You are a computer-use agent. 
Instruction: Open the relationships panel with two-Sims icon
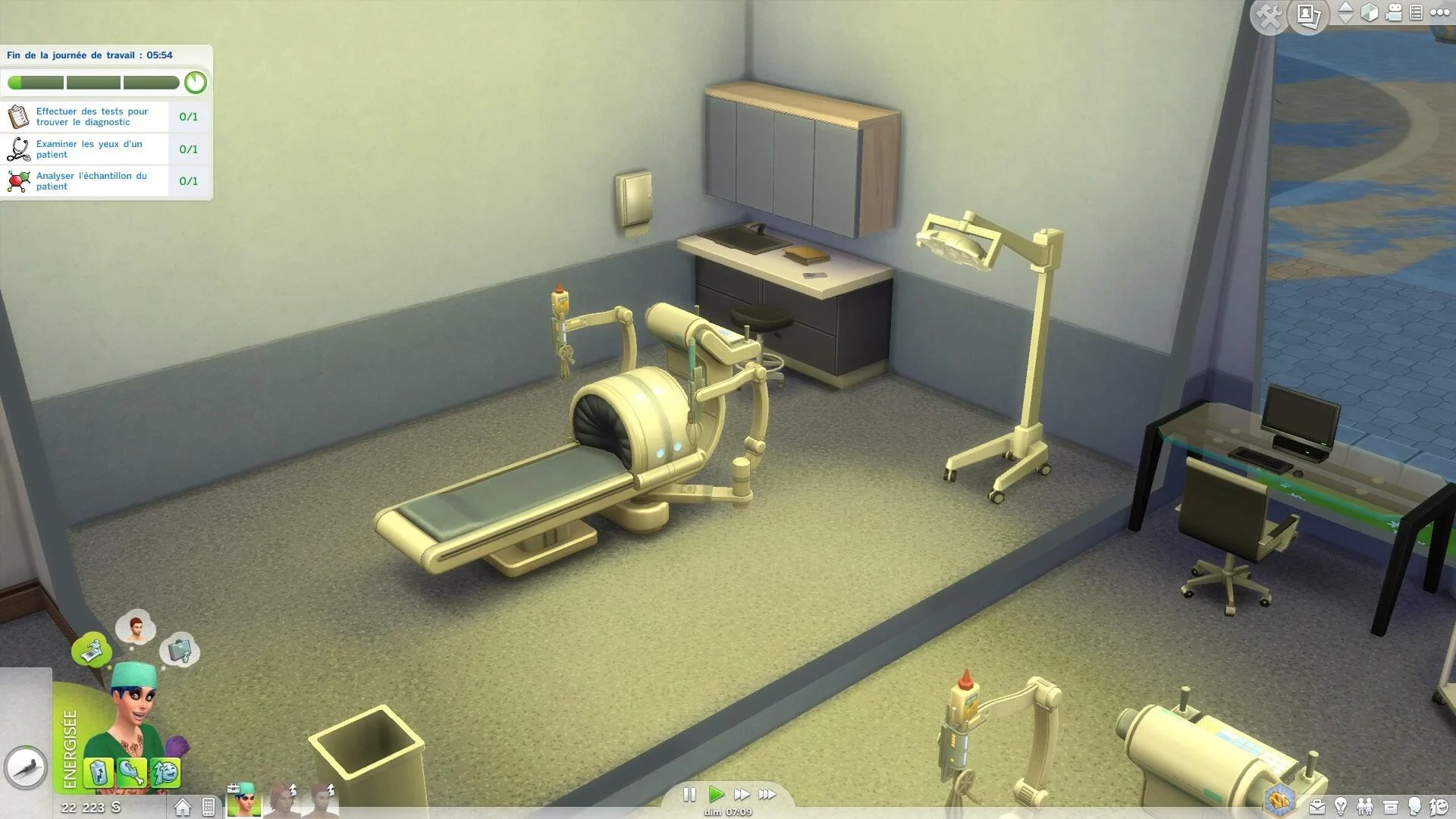[1366, 806]
